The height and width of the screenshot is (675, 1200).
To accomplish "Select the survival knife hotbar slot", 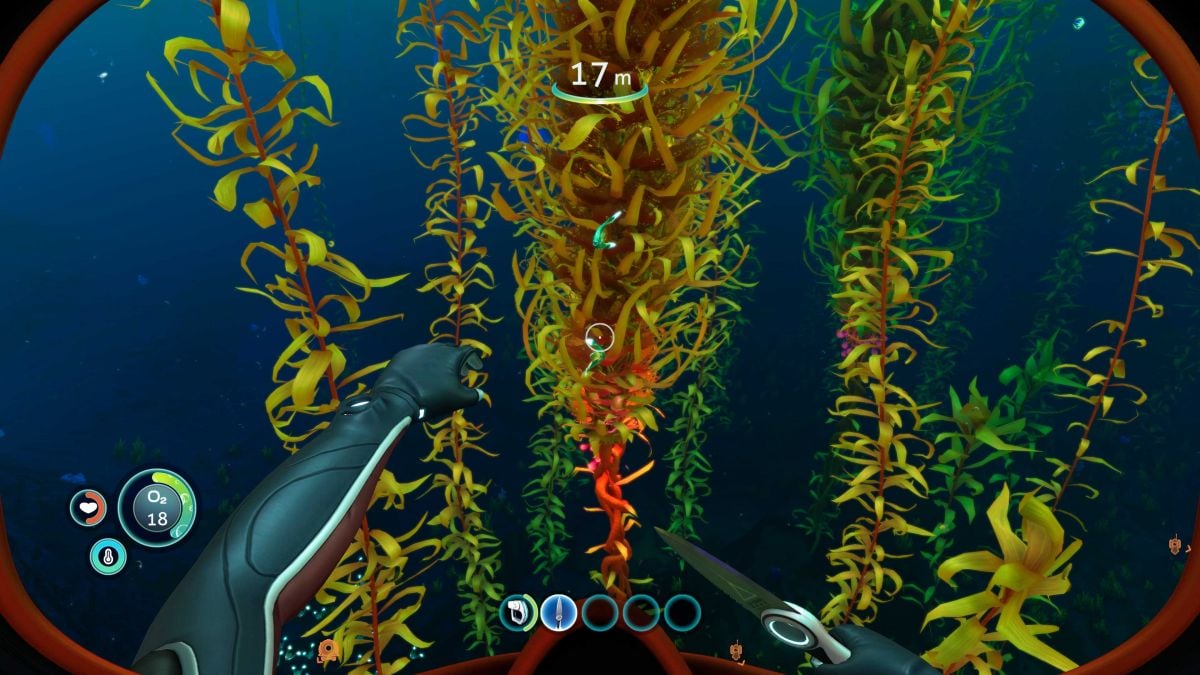I will coord(559,612).
